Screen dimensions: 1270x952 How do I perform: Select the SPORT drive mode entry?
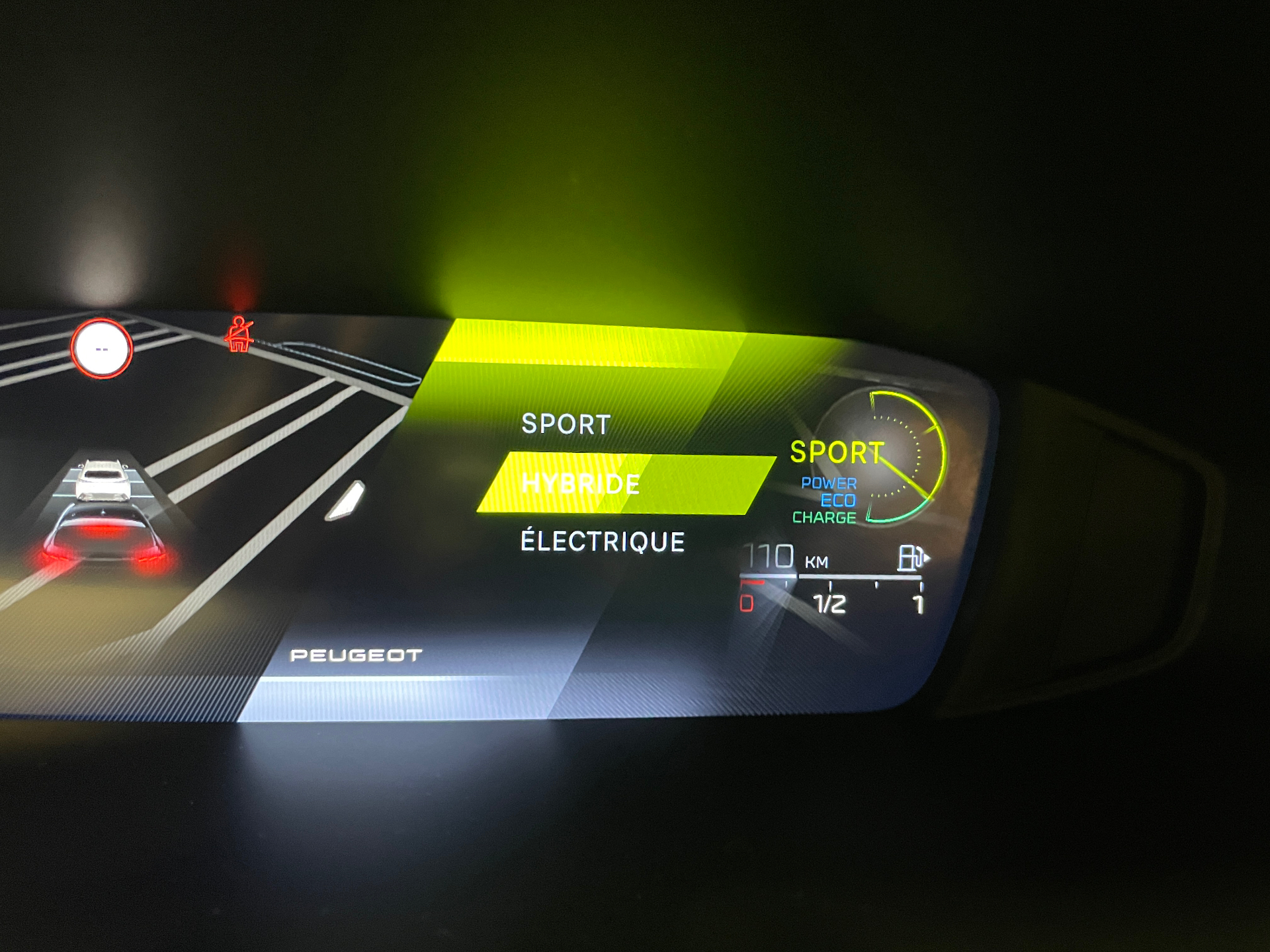(x=566, y=424)
